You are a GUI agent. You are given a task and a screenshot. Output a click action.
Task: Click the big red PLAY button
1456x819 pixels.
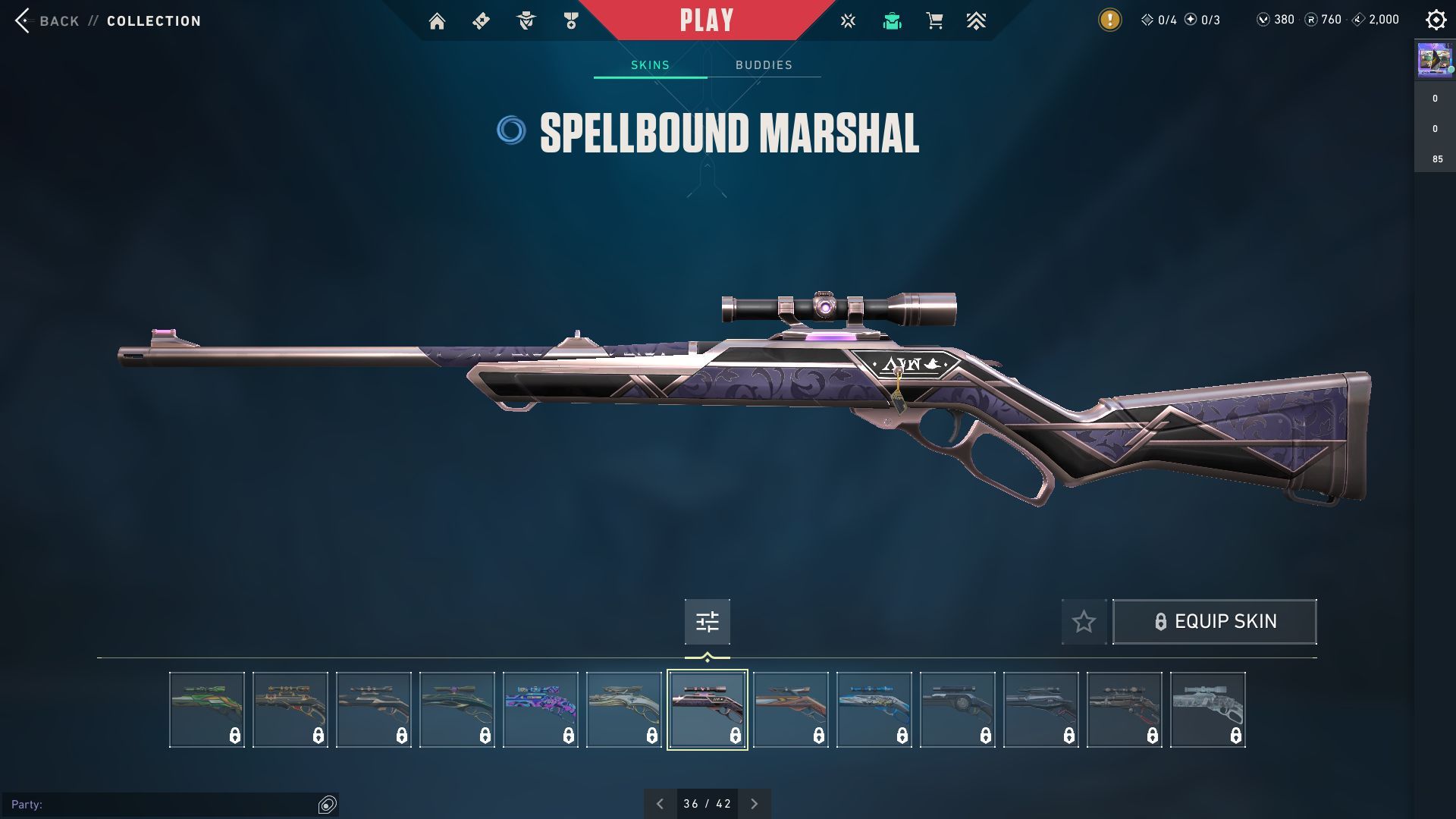coord(706,20)
